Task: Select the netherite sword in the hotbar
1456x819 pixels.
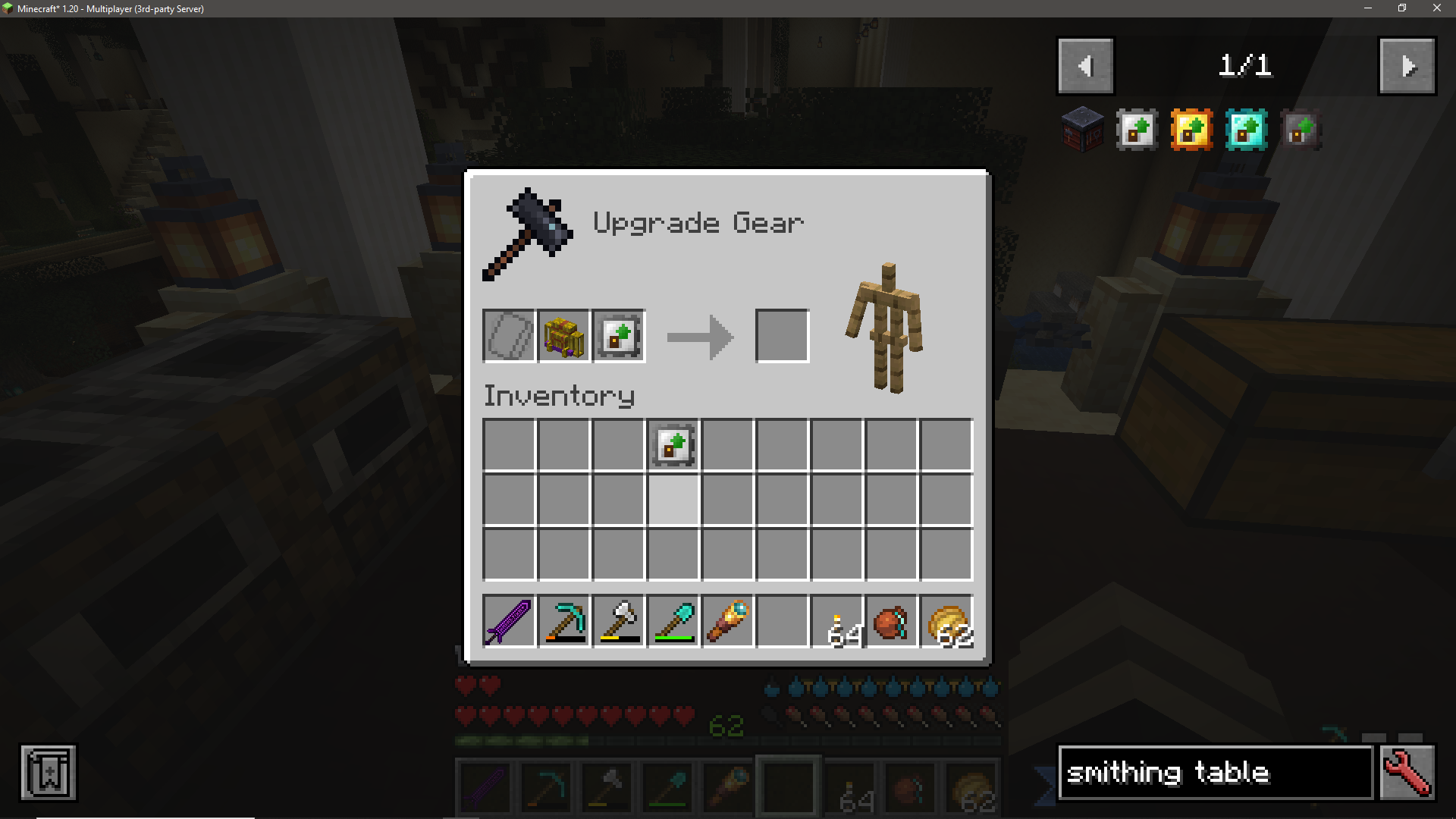Action: [508, 622]
